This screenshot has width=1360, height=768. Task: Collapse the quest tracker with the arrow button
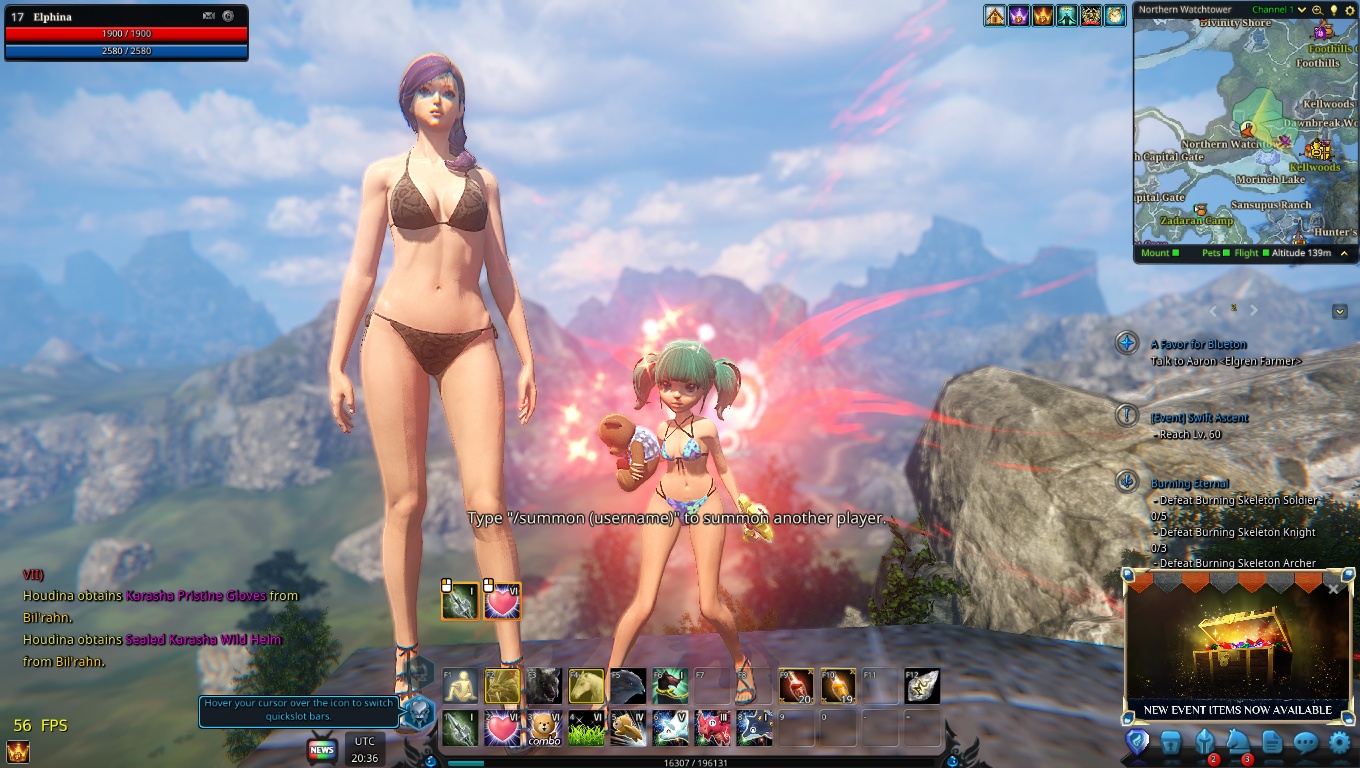click(1340, 312)
